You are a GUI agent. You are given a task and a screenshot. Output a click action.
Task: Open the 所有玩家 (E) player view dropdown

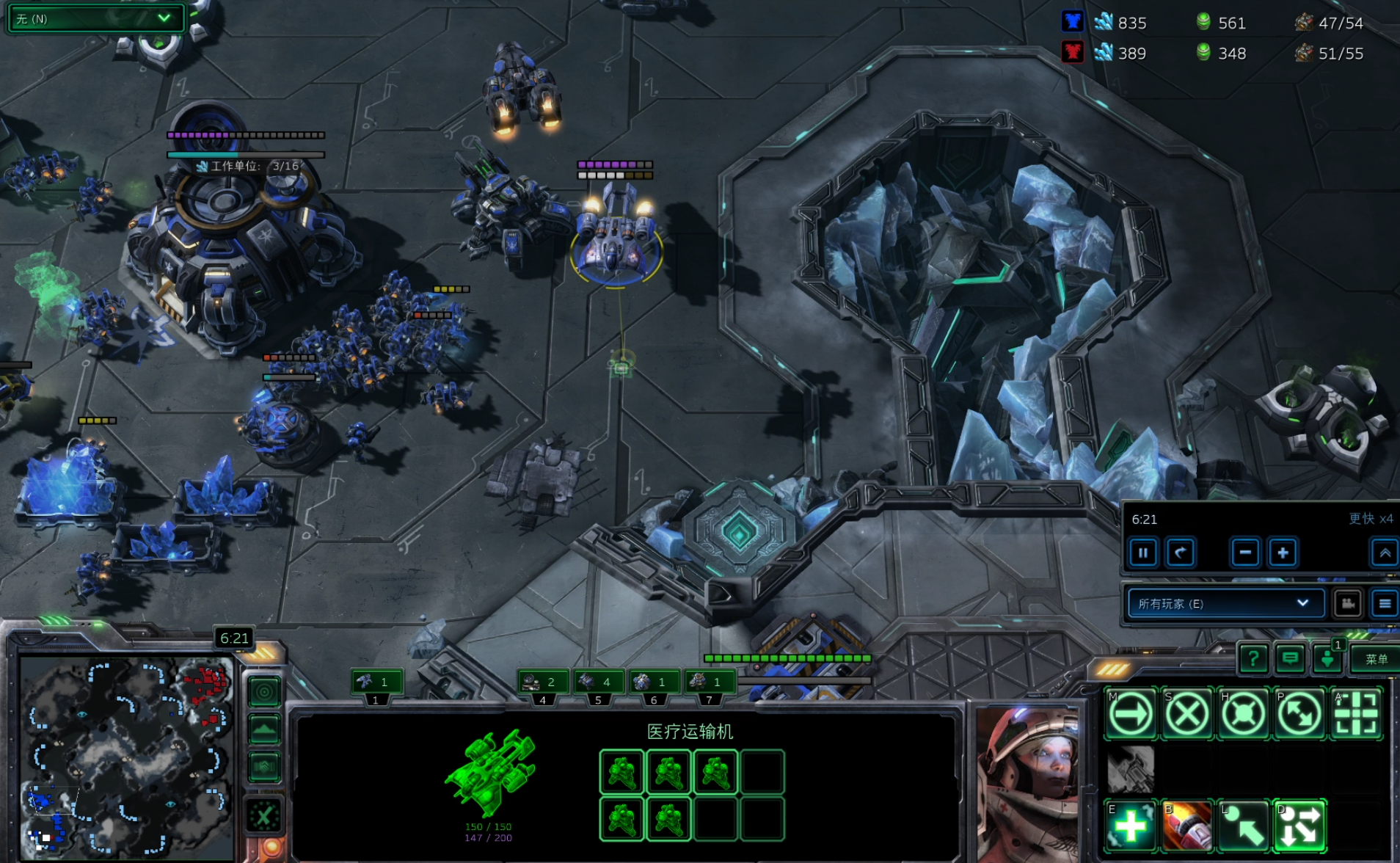(x=1224, y=603)
